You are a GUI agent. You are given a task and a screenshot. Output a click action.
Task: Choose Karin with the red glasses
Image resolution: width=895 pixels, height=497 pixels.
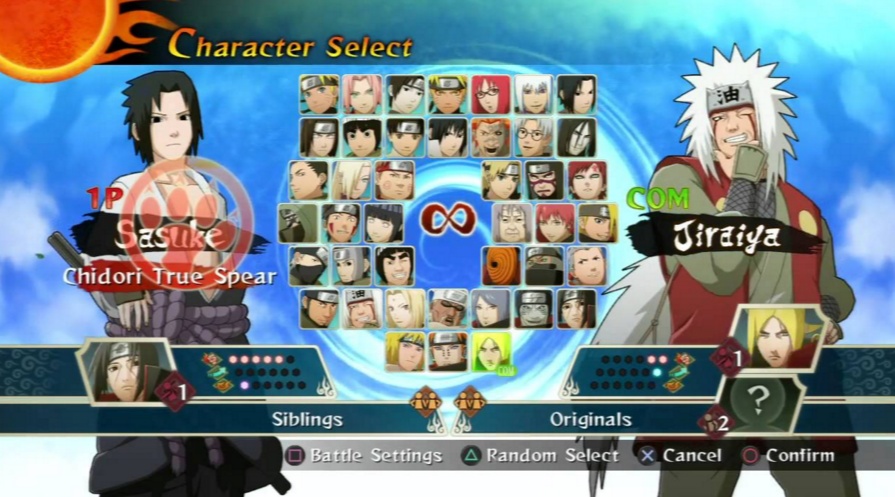point(490,94)
